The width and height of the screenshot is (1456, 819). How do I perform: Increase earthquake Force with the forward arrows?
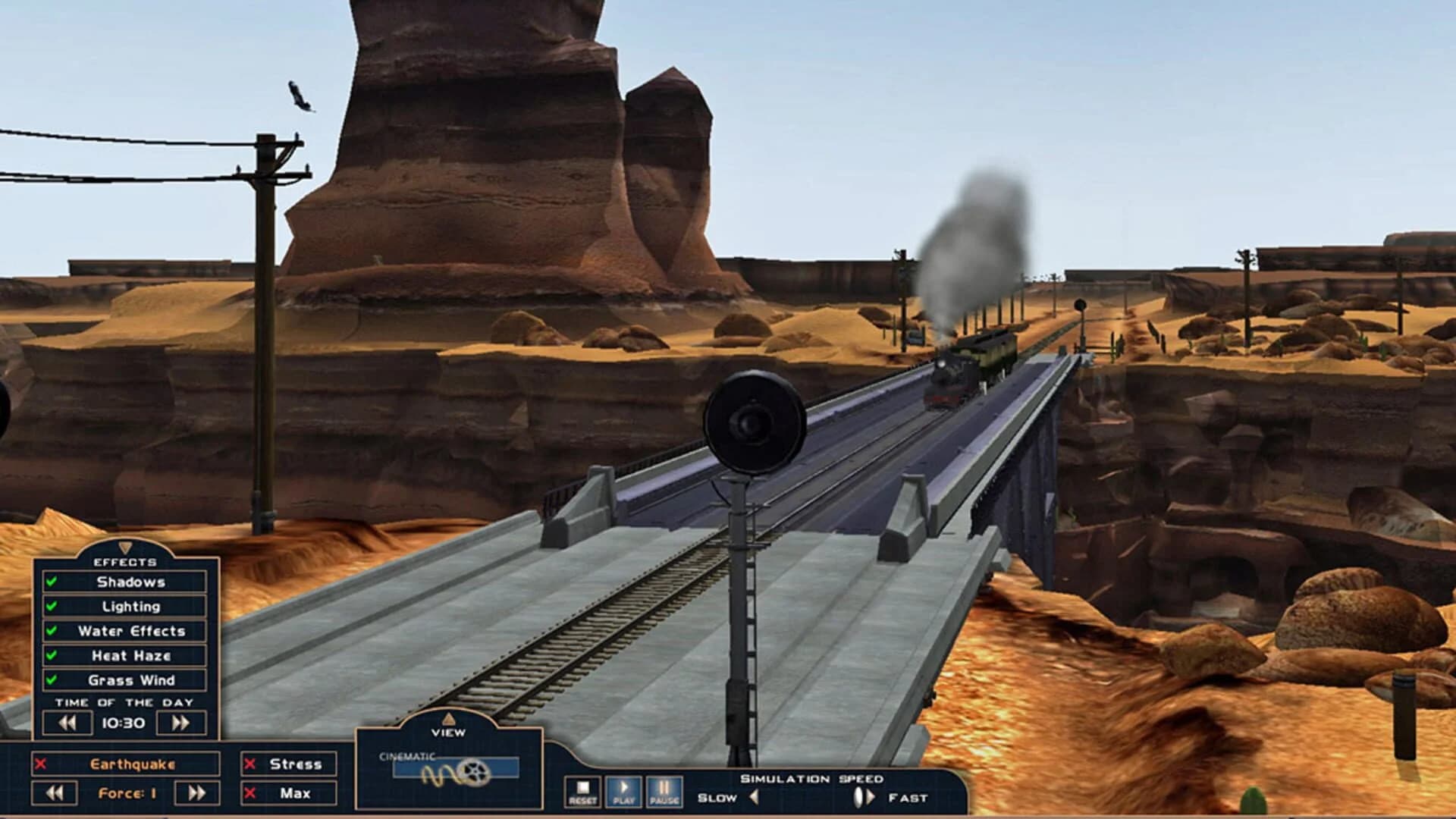coord(195,793)
